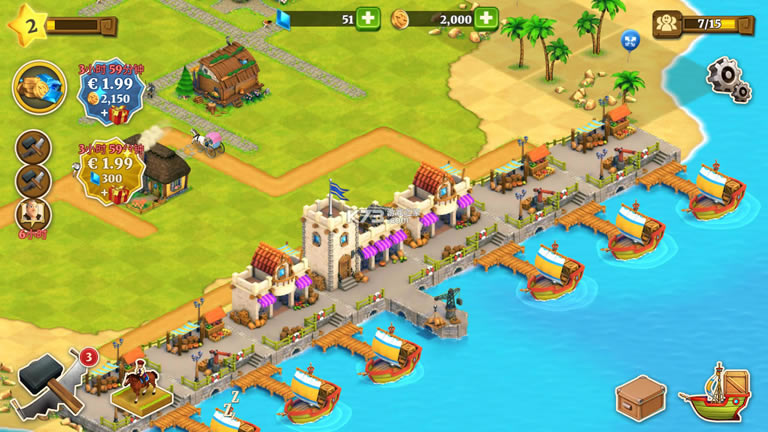Viewport: 768px width, 432px height.
Task: Open the gear settings menu
Action: click(728, 78)
